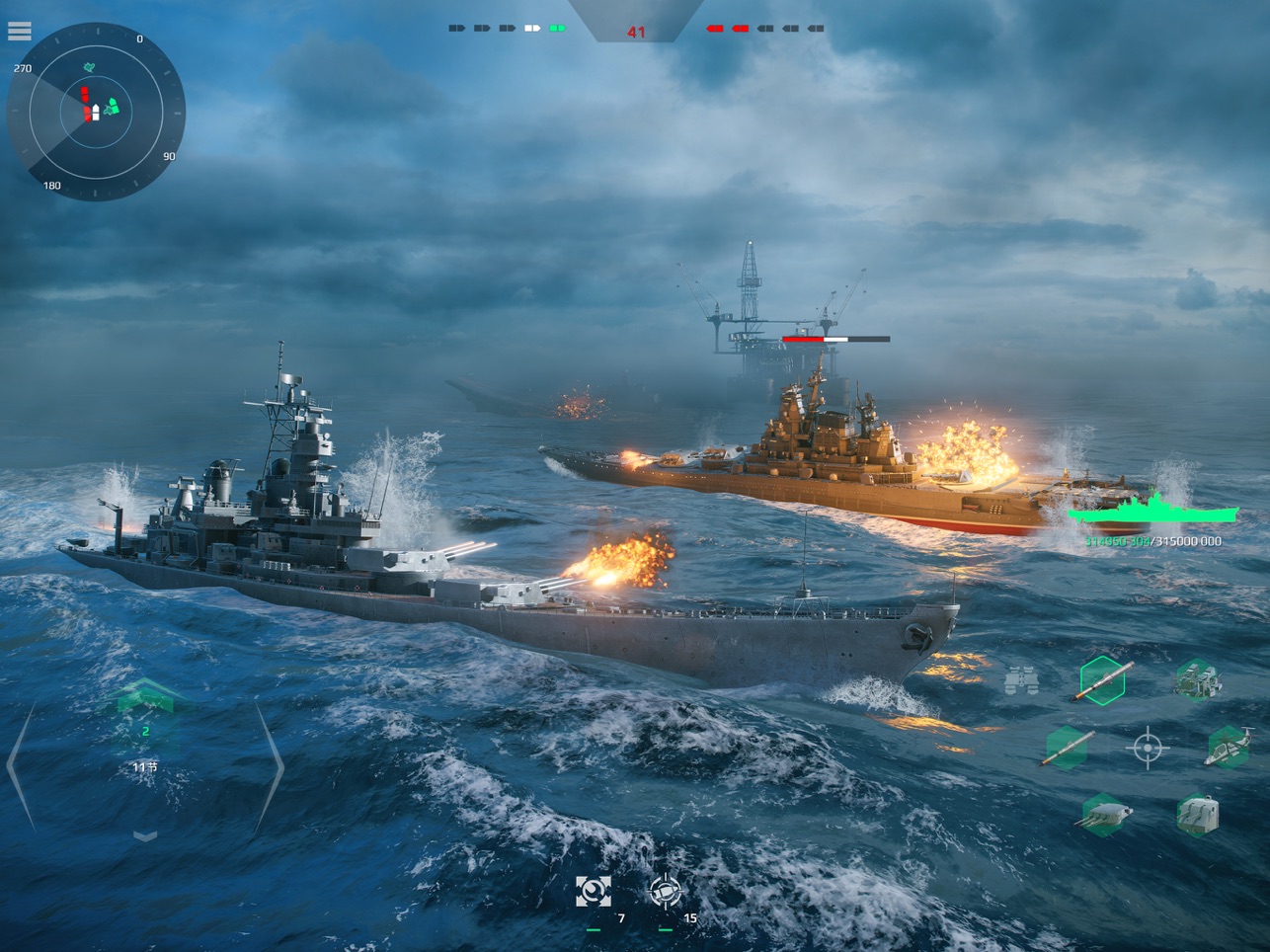Launch the helicopter
The image size is (1270, 952).
[1228, 748]
